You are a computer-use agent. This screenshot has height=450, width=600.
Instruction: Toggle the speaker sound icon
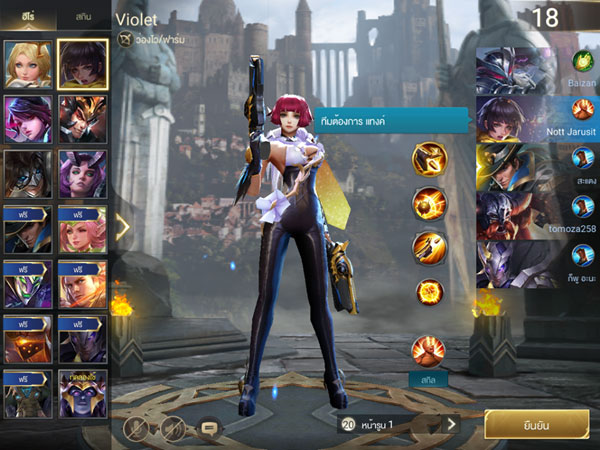click(171, 427)
